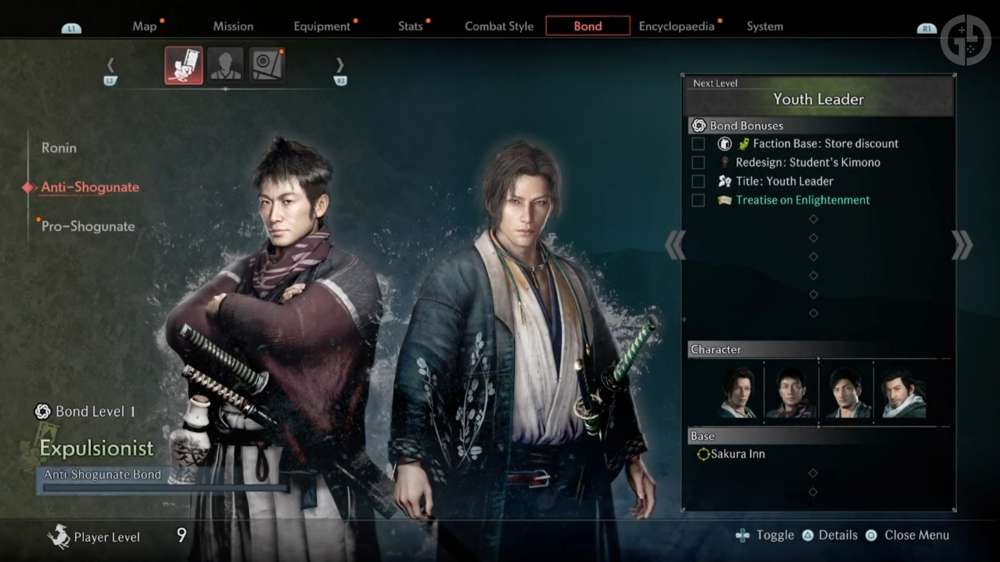The height and width of the screenshot is (562, 1000).
Task: Click the right double-chevron beside bond panel
Action: (x=961, y=245)
